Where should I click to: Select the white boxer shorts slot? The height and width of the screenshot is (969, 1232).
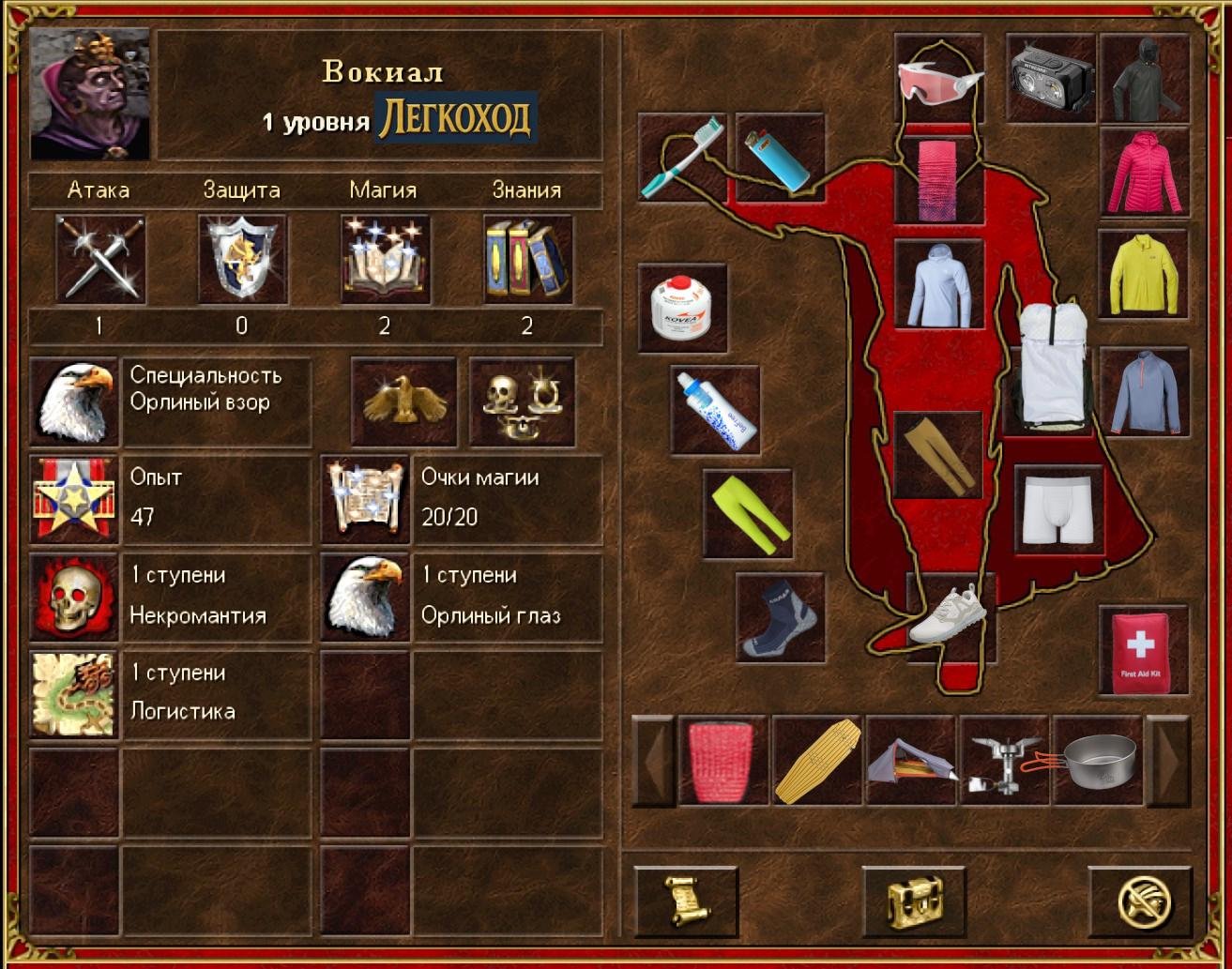1057,511
